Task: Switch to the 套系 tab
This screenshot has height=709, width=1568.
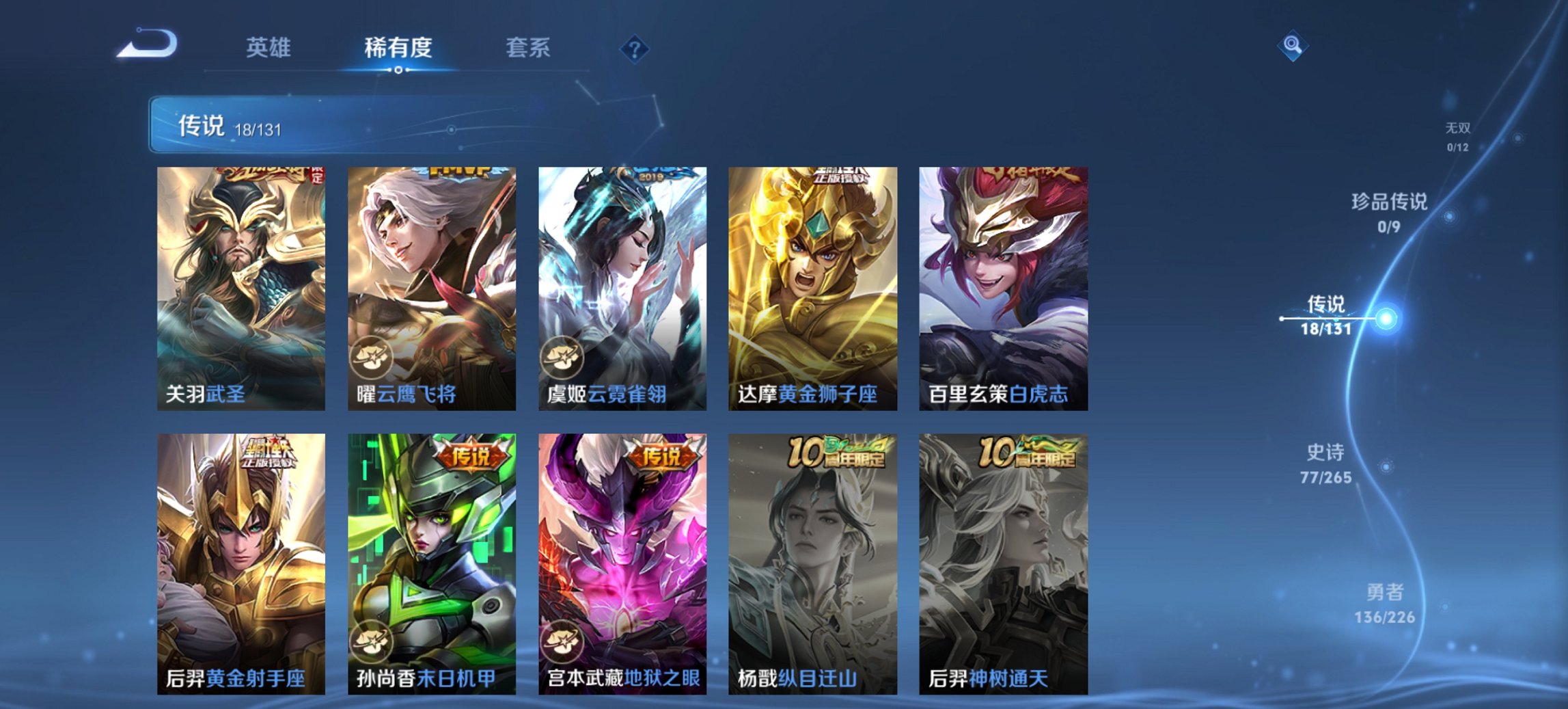Action: (x=527, y=48)
